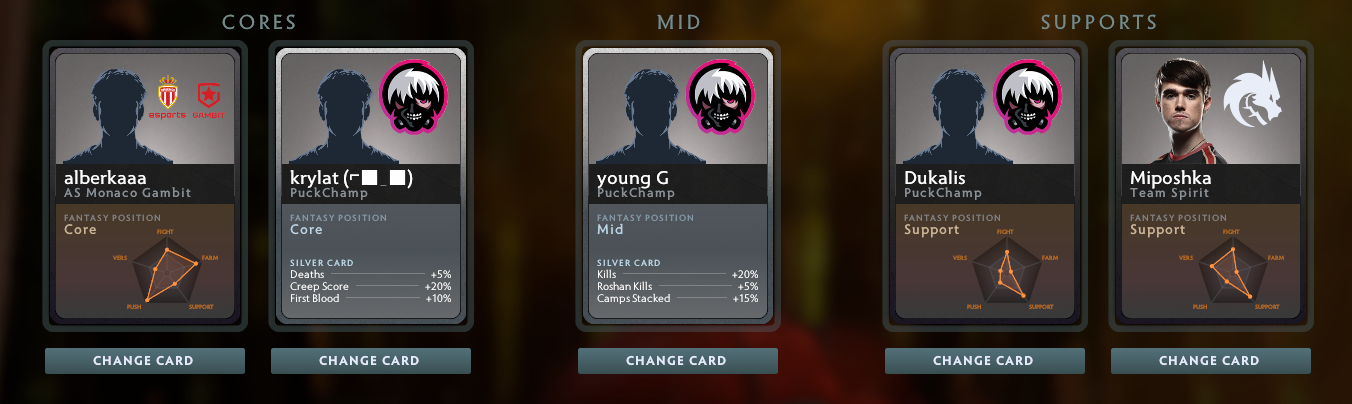Change card under Miposhka
1352x404 pixels.
point(1210,361)
